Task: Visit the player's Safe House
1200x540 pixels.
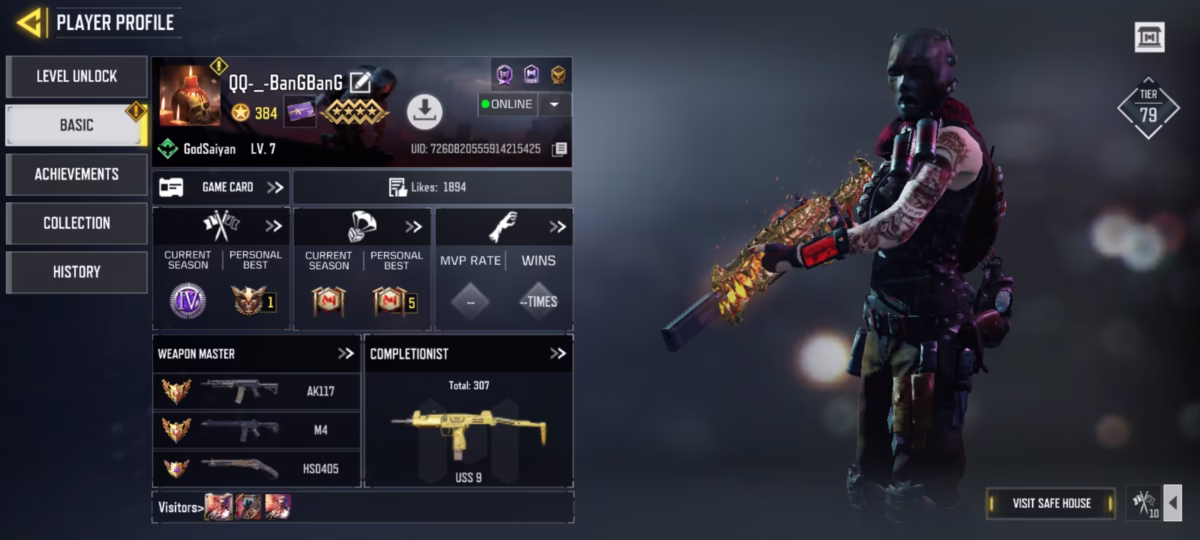Action: [1050, 503]
